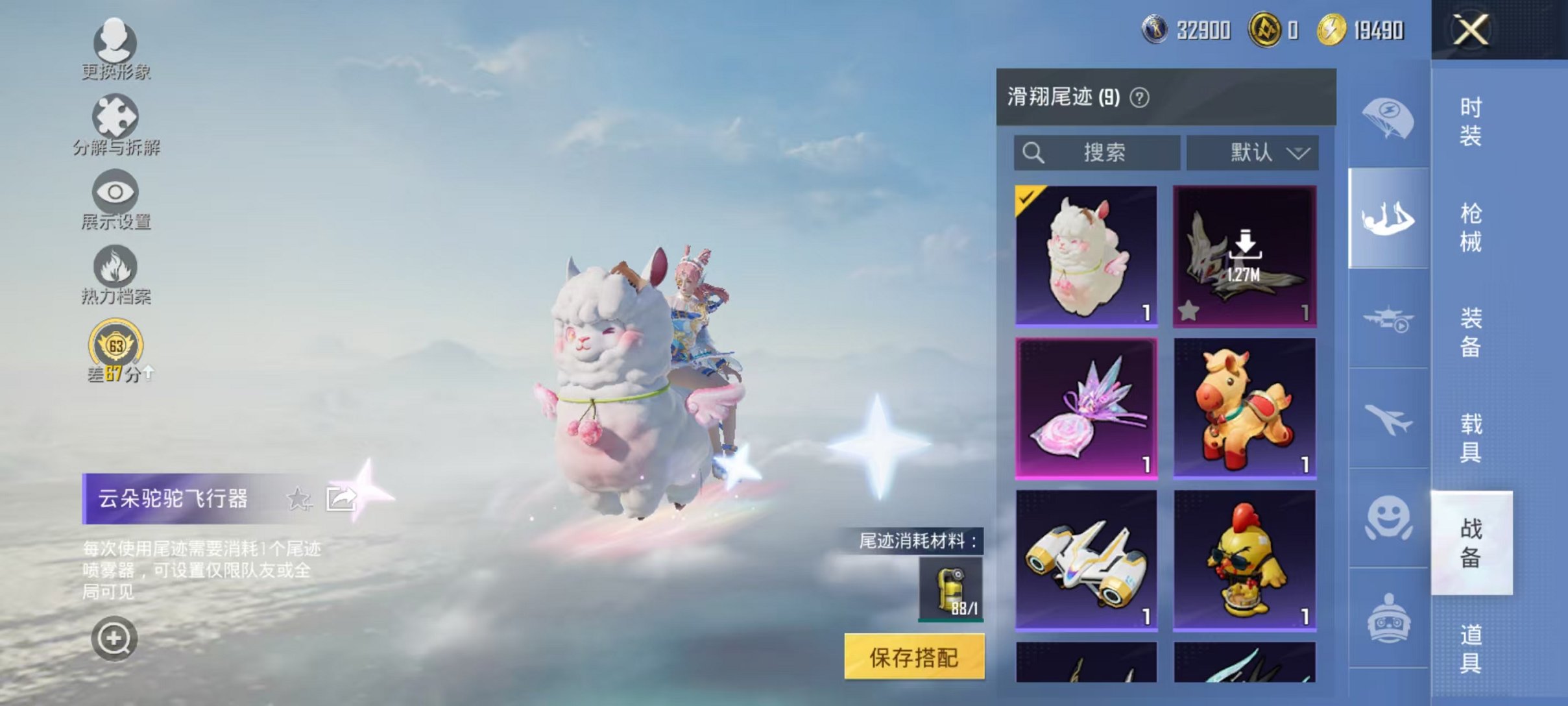The image size is (1568, 706).
Task: Open the magnifier zoom control bottom left
Action: point(115,638)
